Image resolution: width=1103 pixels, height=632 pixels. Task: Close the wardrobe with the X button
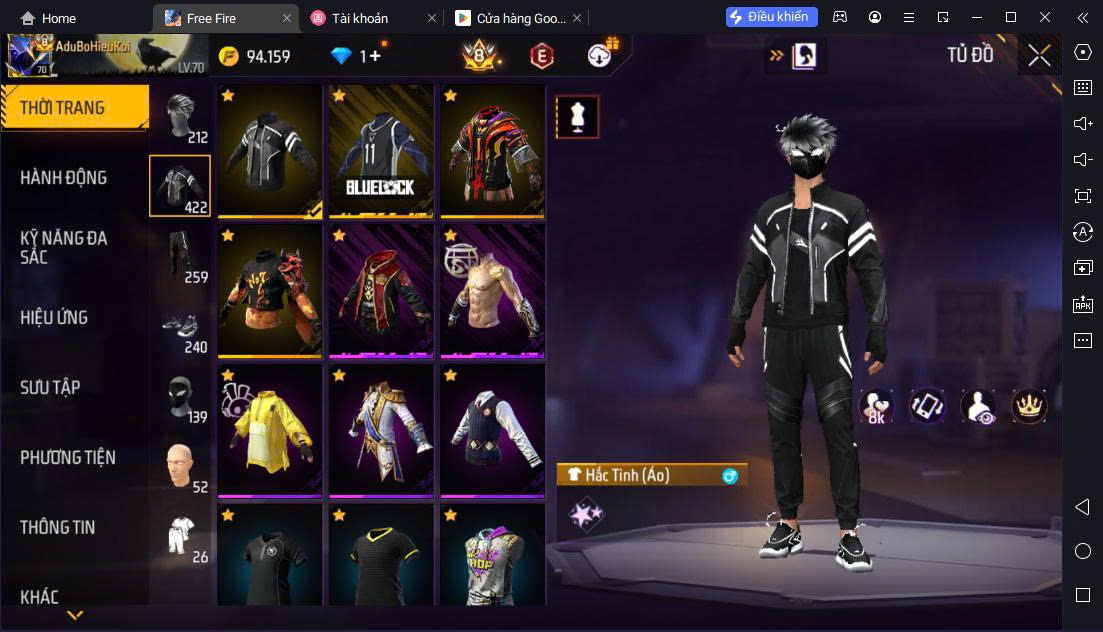(x=1039, y=56)
